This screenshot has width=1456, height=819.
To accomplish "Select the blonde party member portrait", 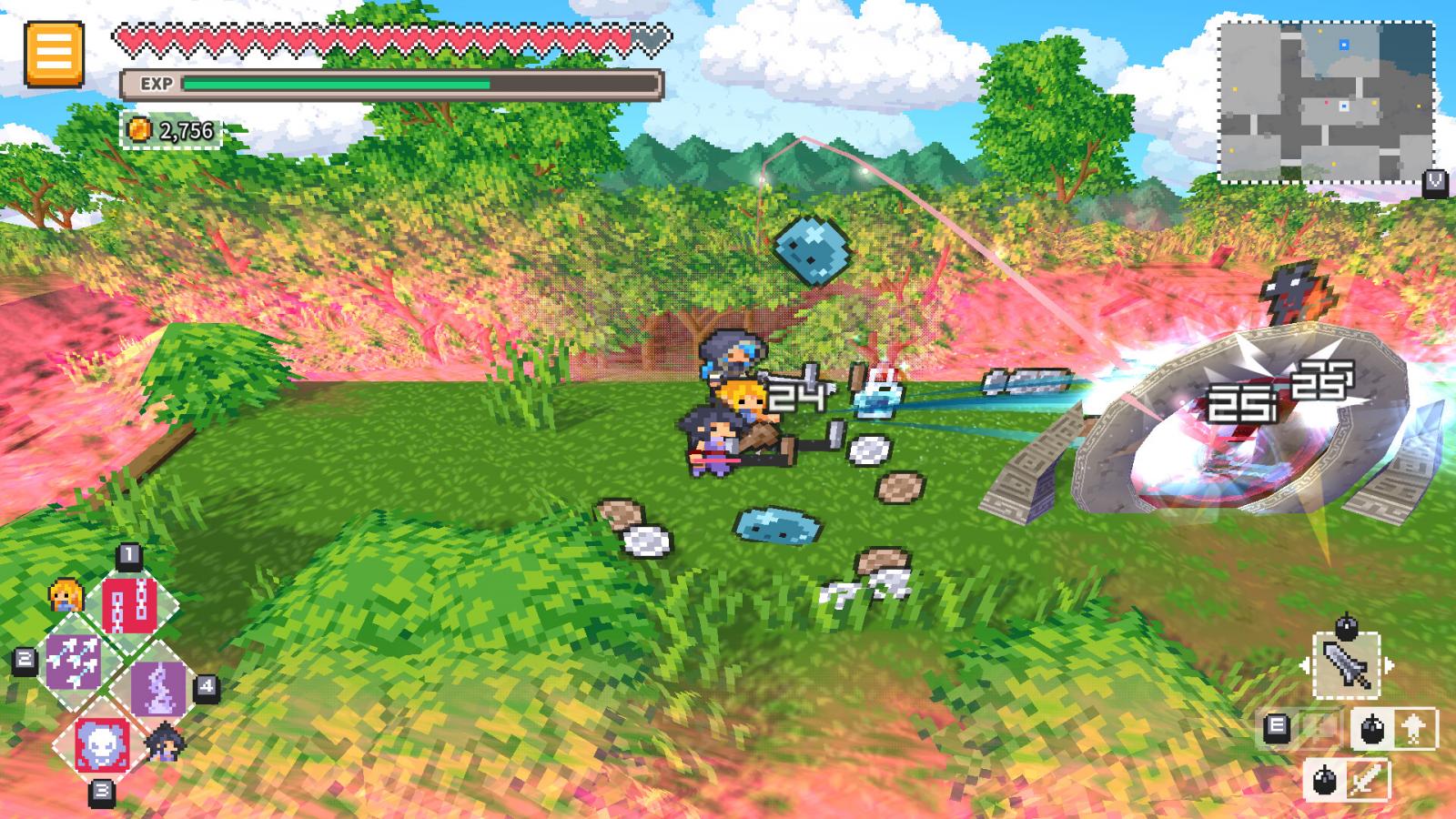I will tap(66, 596).
